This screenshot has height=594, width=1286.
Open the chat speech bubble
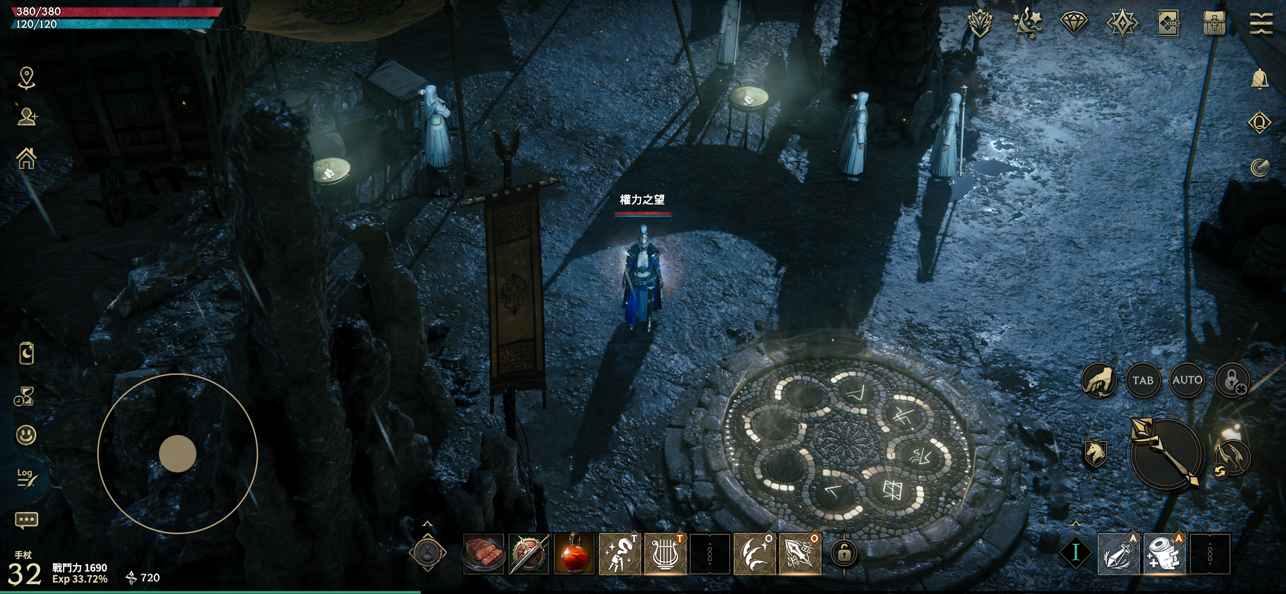26,520
